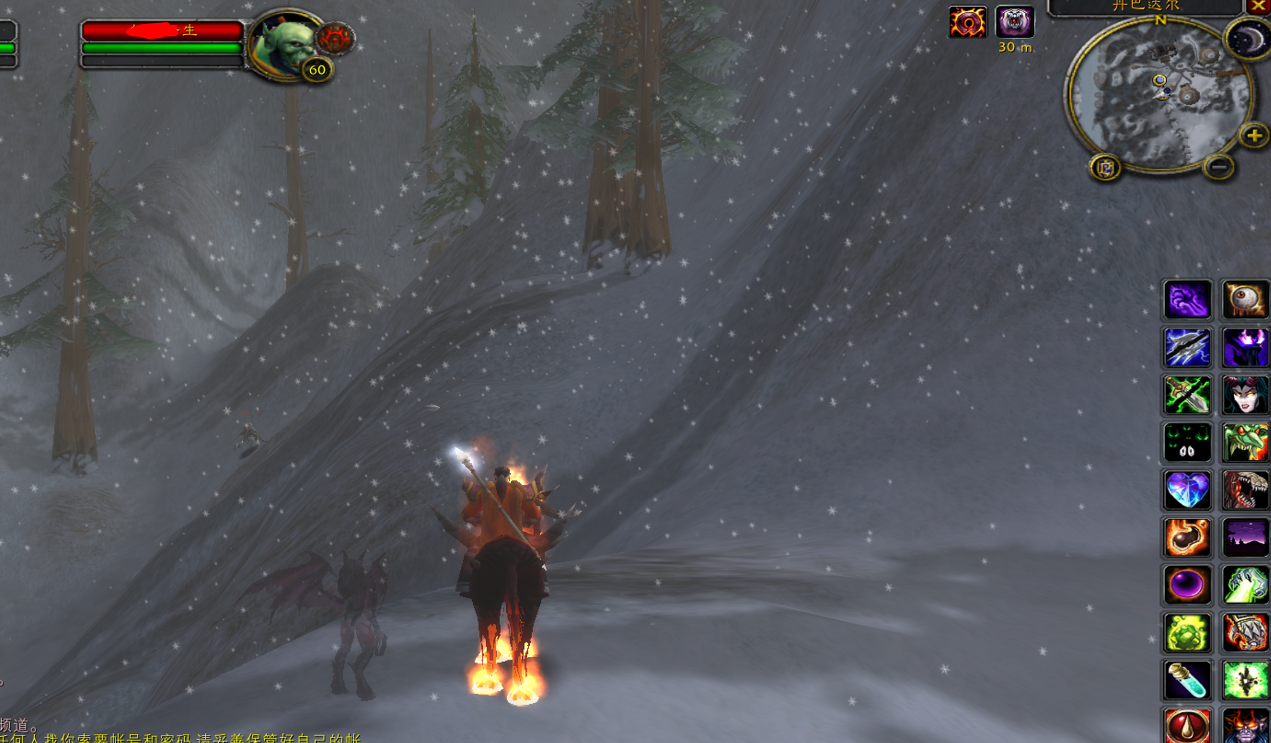This screenshot has height=743, width=1271.
Task: Drink the potion vial item
Action: (x=1187, y=682)
